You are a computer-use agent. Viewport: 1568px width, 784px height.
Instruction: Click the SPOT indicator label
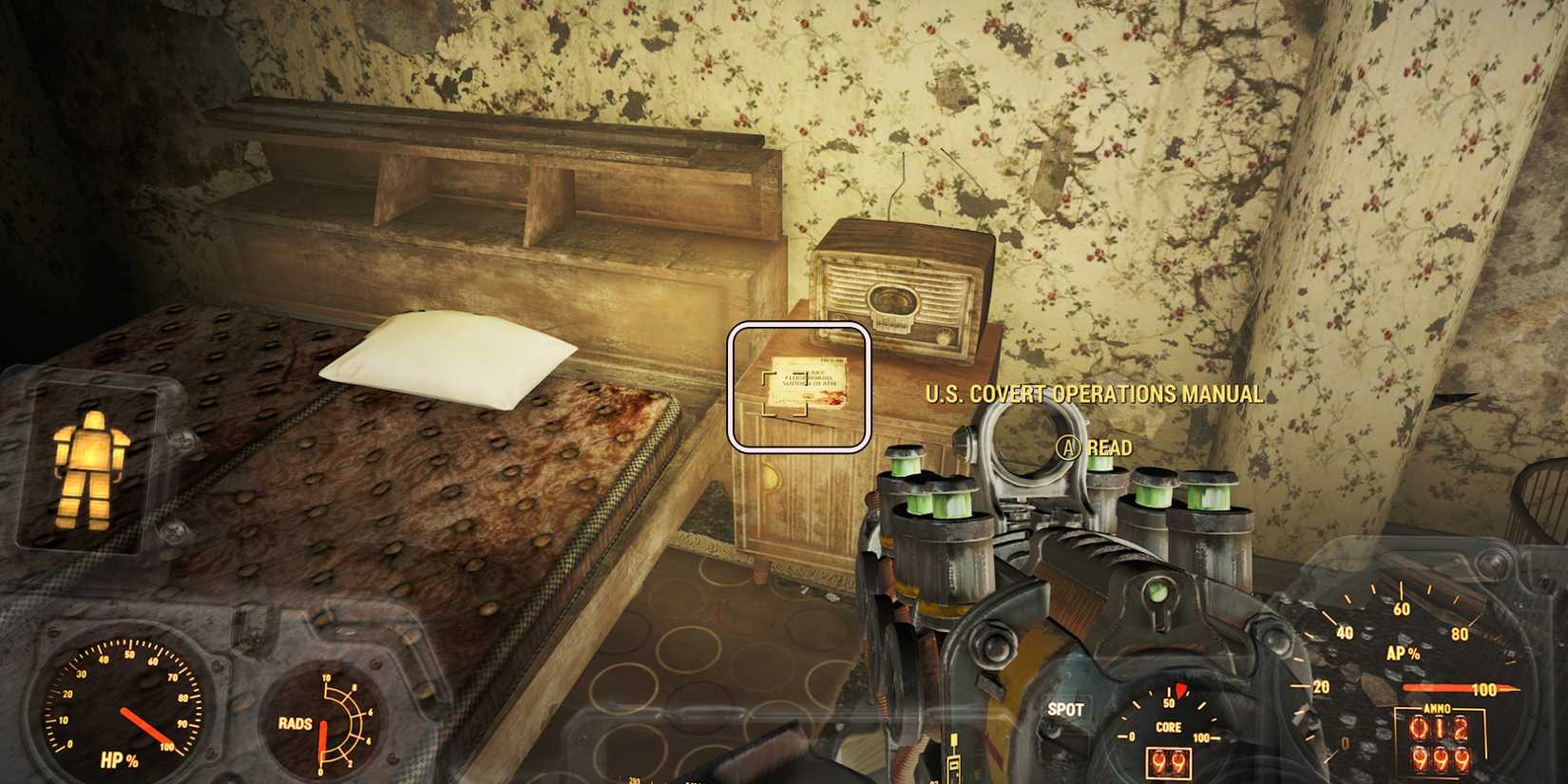(1066, 709)
